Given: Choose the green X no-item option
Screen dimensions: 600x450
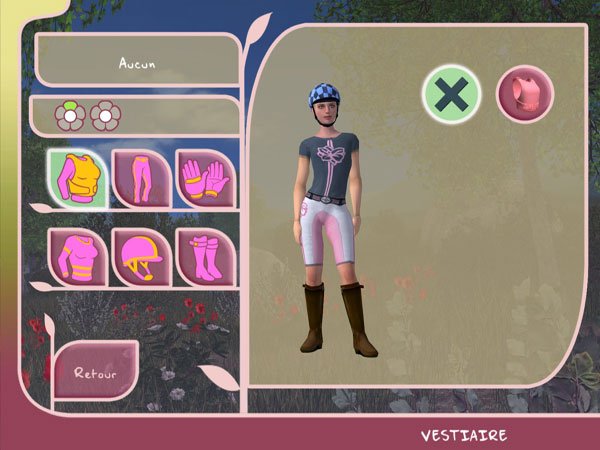Looking at the screenshot, I should (x=452, y=94).
